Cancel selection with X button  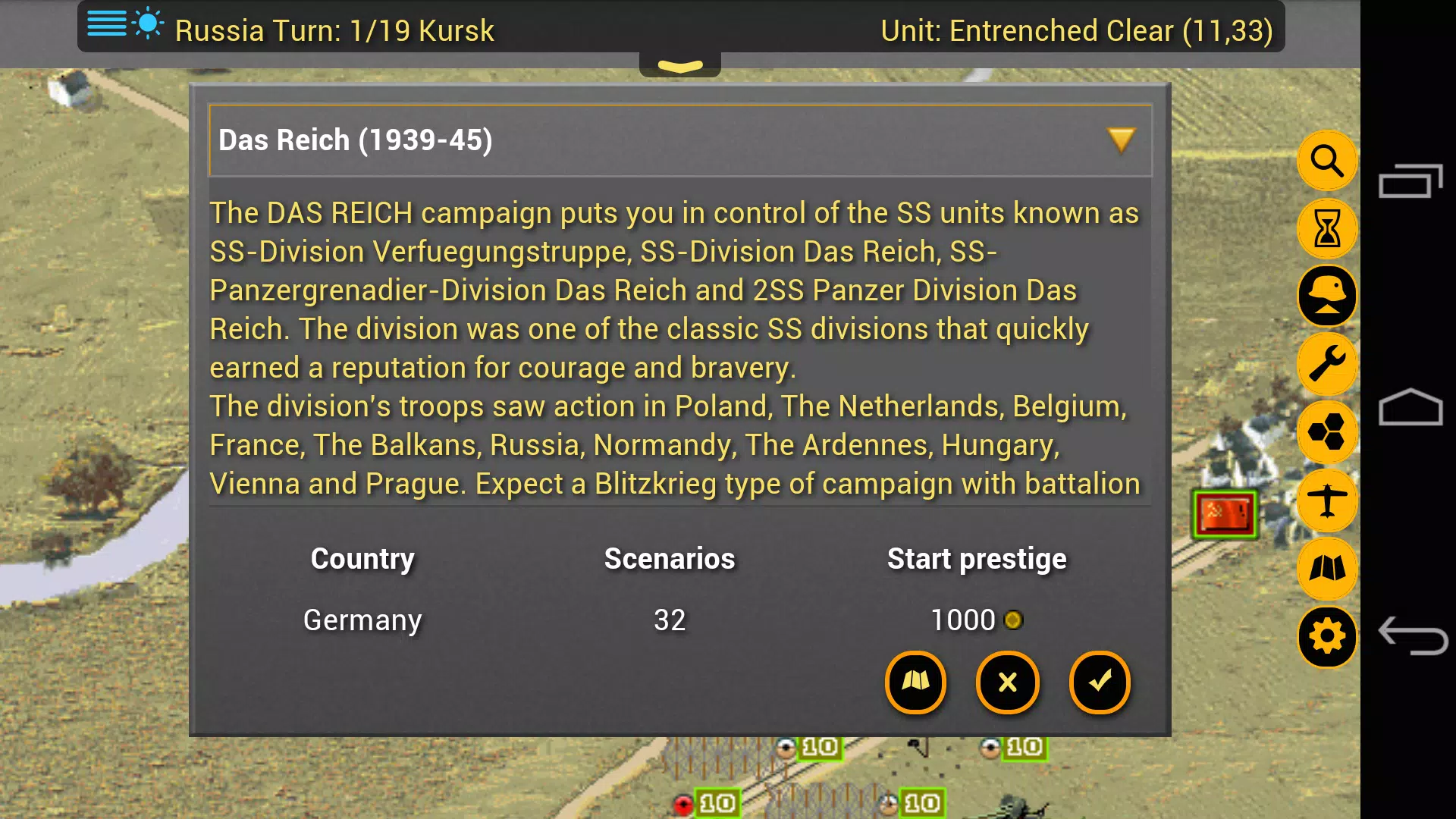pyautogui.click(x=1007, y=682)
